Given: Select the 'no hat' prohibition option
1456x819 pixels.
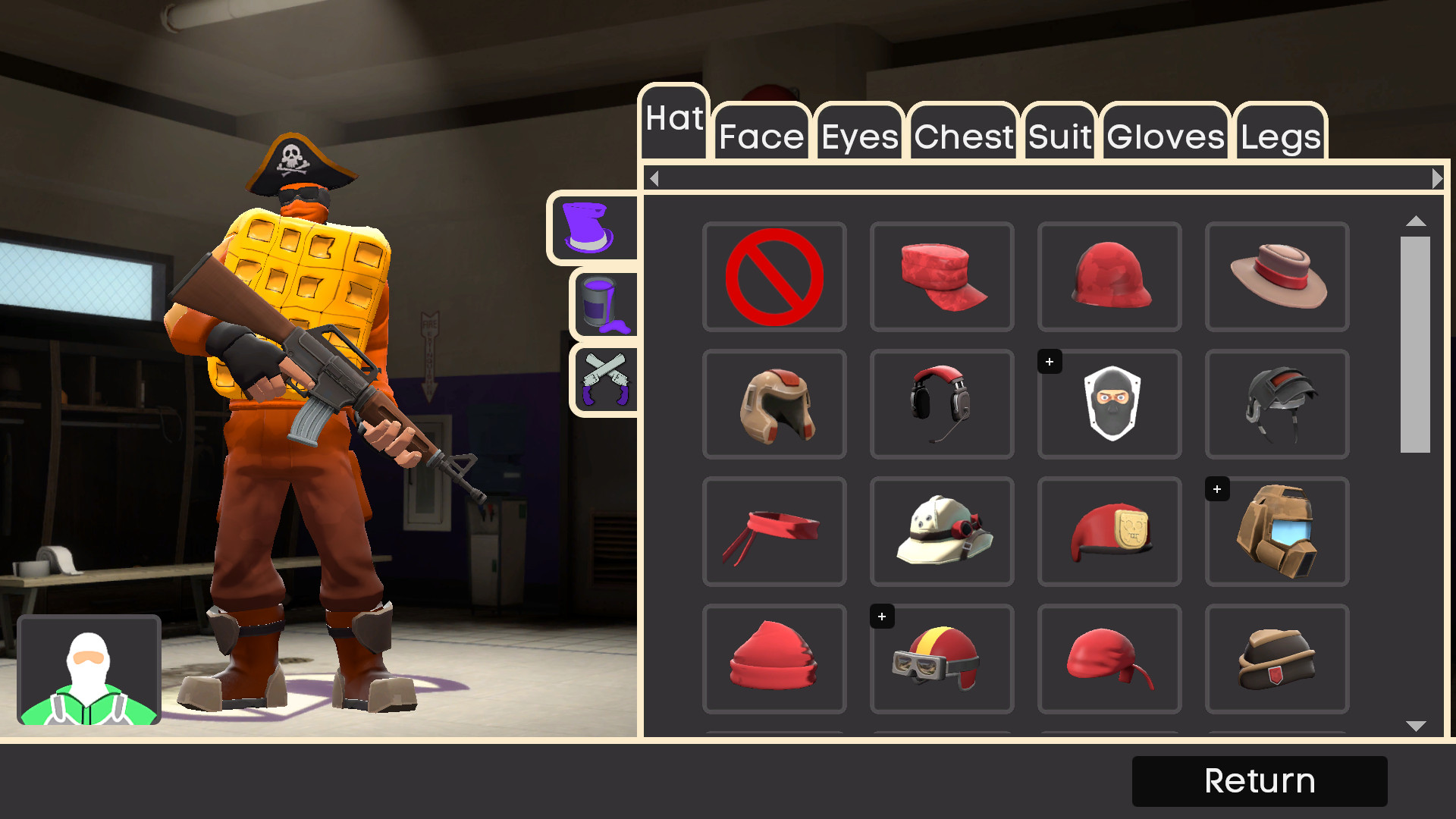Looking at the screenshot, I should pyautogui.click(x=774, y=277).
